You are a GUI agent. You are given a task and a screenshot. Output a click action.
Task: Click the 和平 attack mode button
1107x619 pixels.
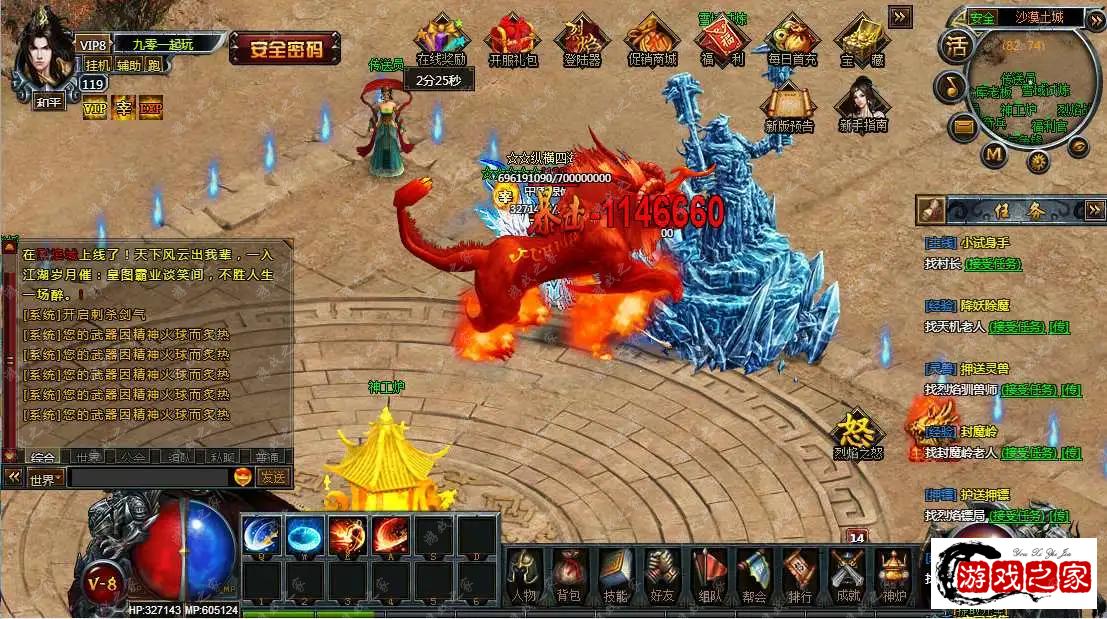[x=49, y=102]
